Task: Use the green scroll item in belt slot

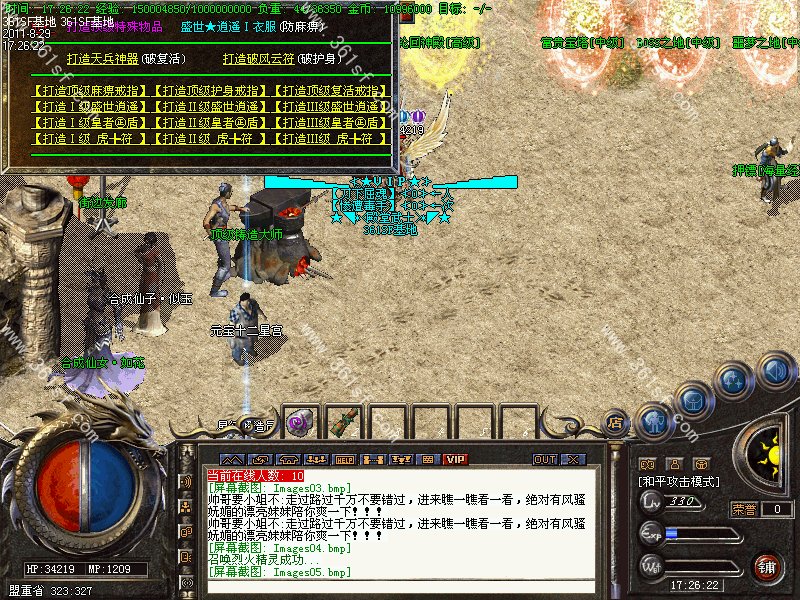Action: [x=343, y=422]
